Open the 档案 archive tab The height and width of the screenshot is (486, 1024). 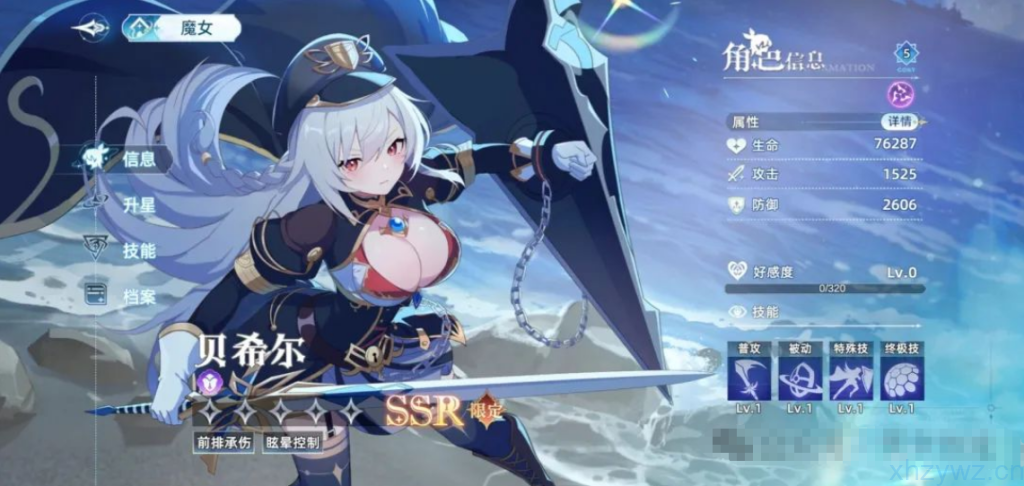click(x=138, y=296)
